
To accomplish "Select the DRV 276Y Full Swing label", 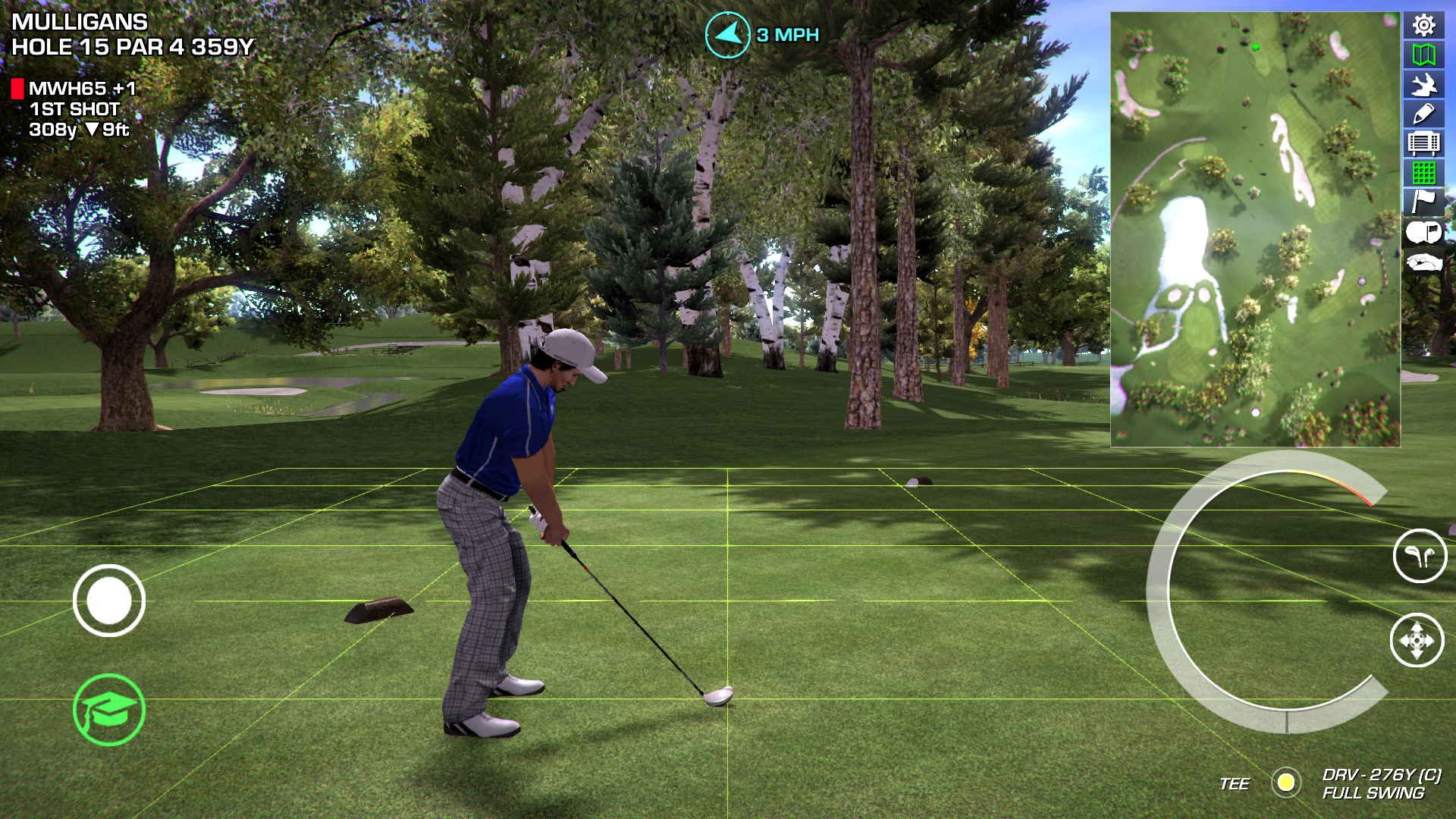I will (x=1380, y=783).
